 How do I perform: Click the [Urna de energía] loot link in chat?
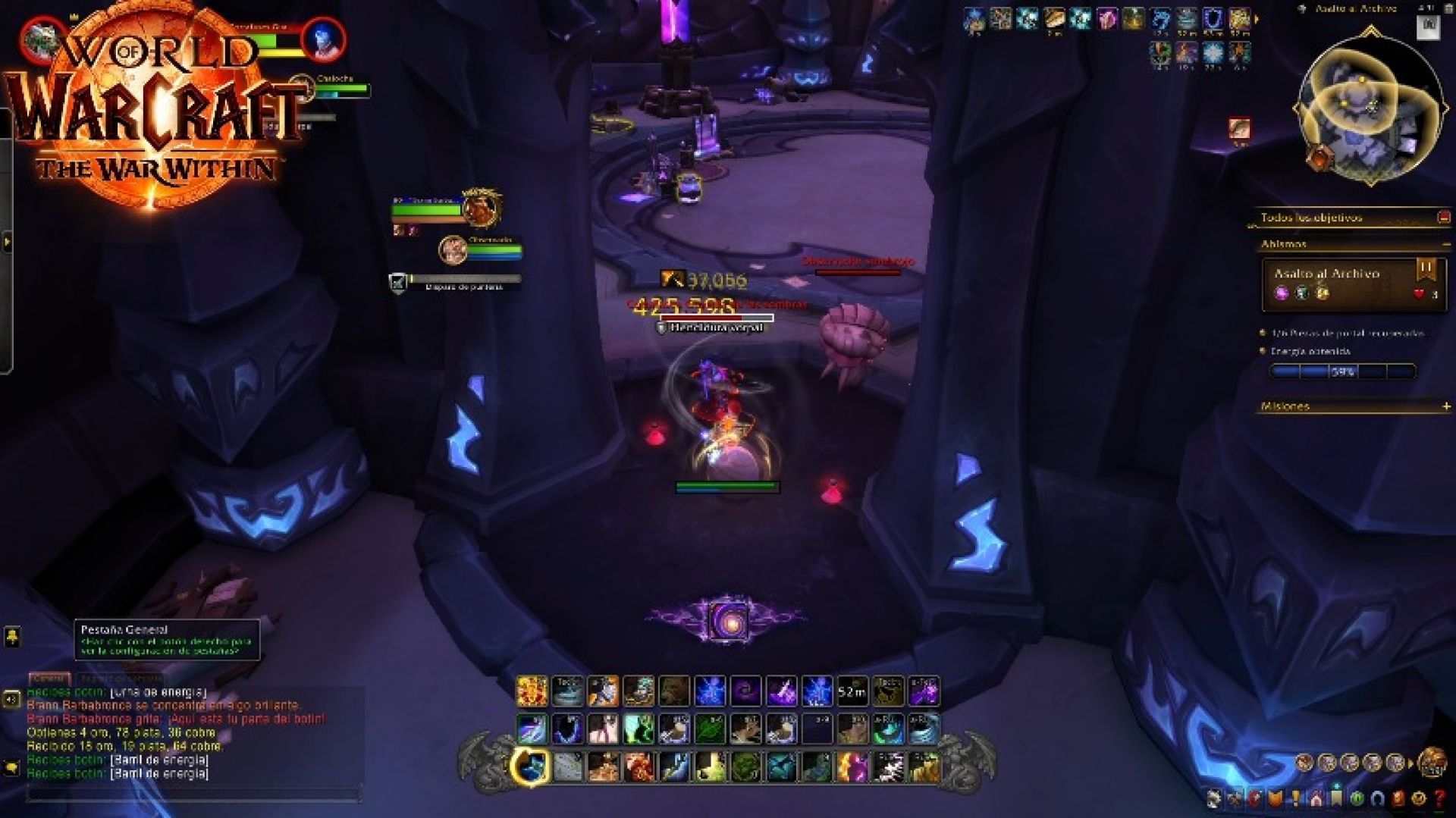click(x=159, y=694)
